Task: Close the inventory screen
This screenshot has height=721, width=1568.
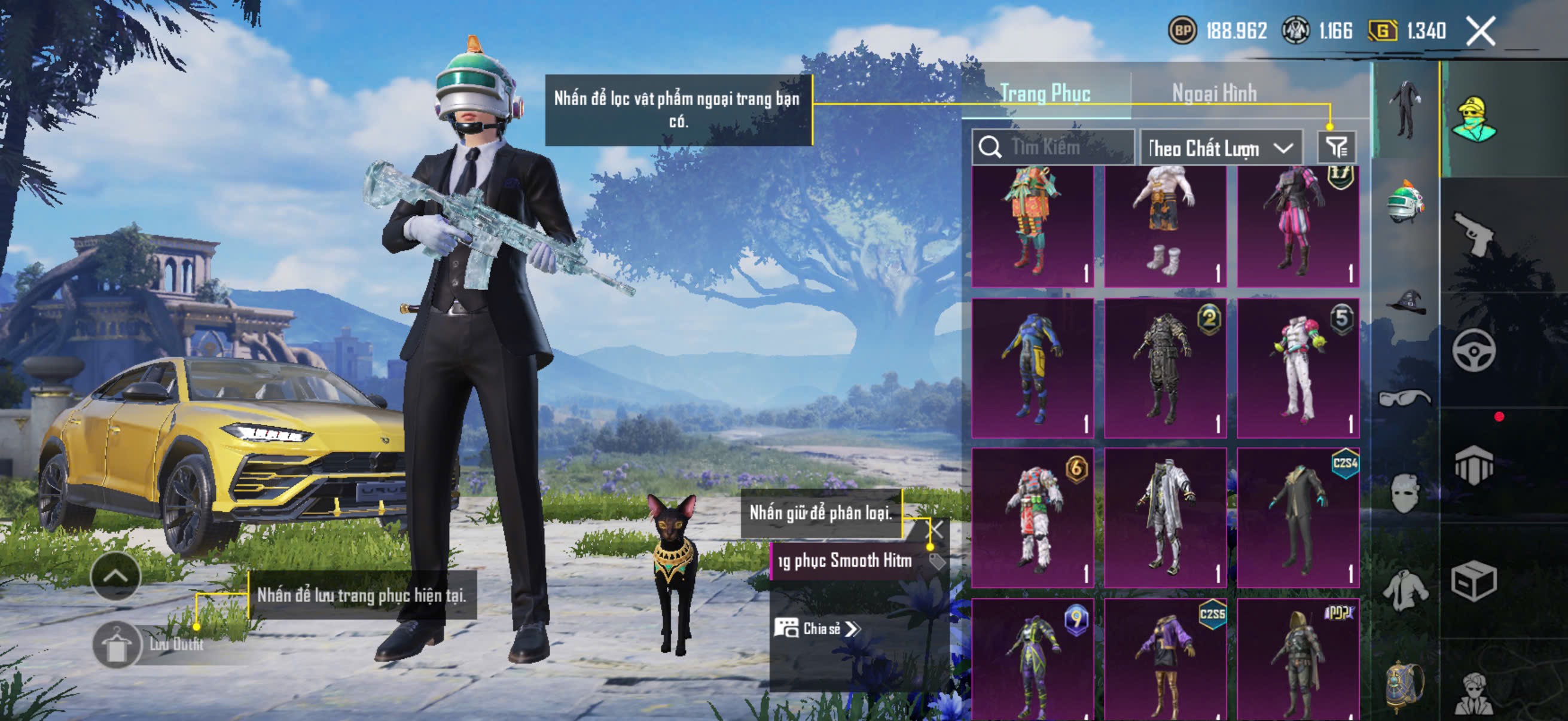Action: click(1480, 31)
